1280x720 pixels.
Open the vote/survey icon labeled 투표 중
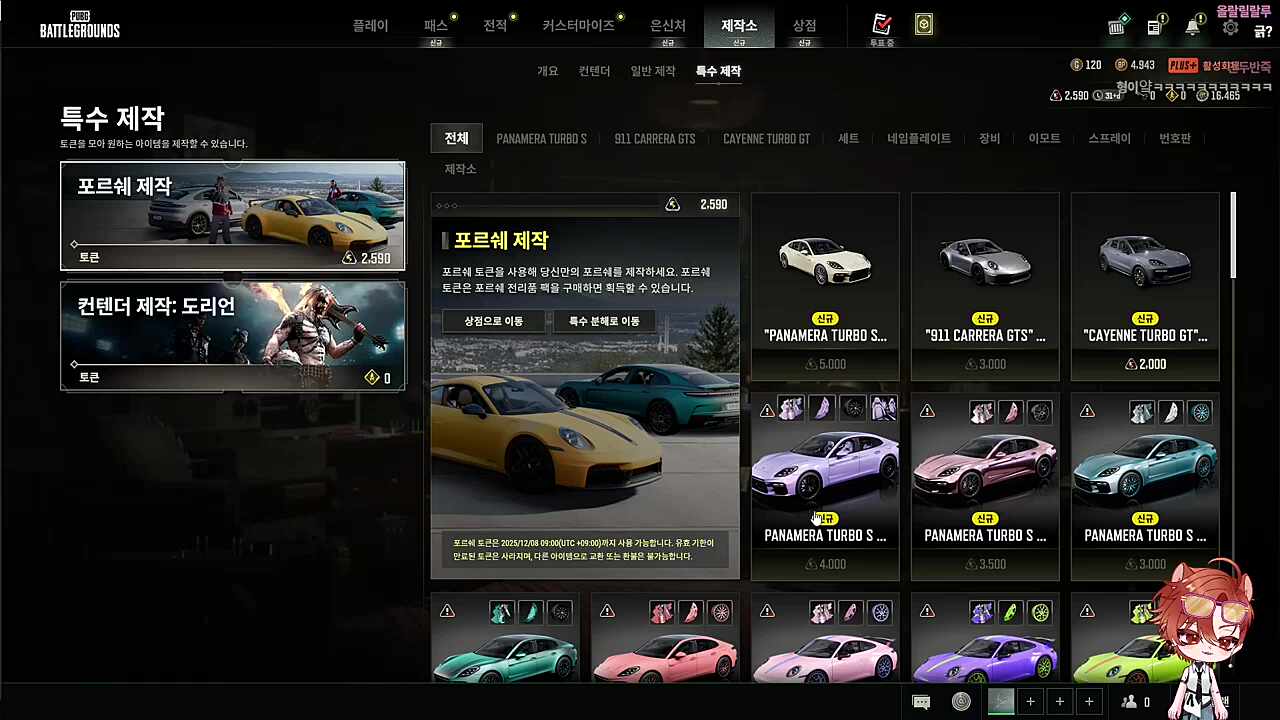tap(881, 25)
